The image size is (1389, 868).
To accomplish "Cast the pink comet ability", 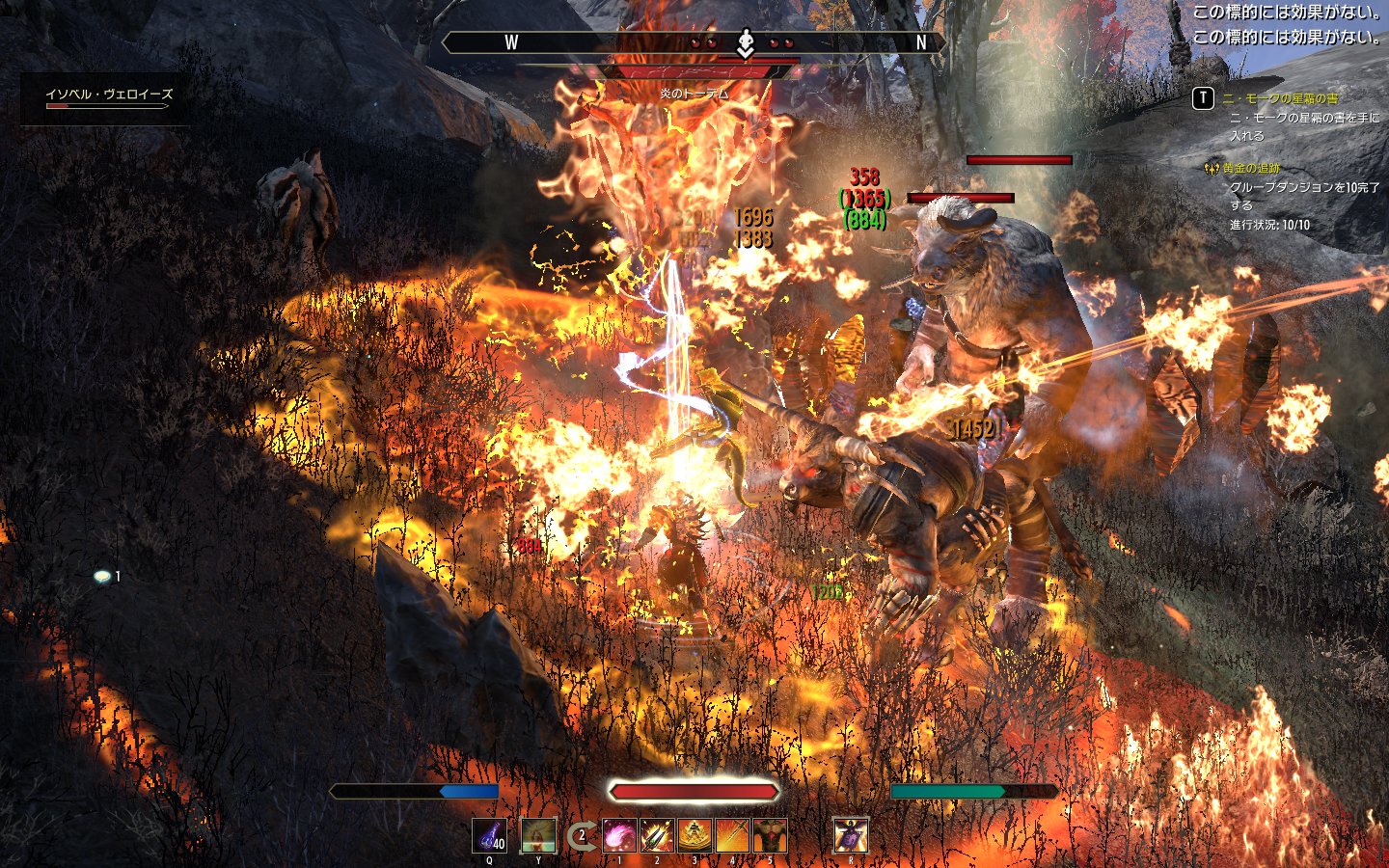I will [619, 835].
